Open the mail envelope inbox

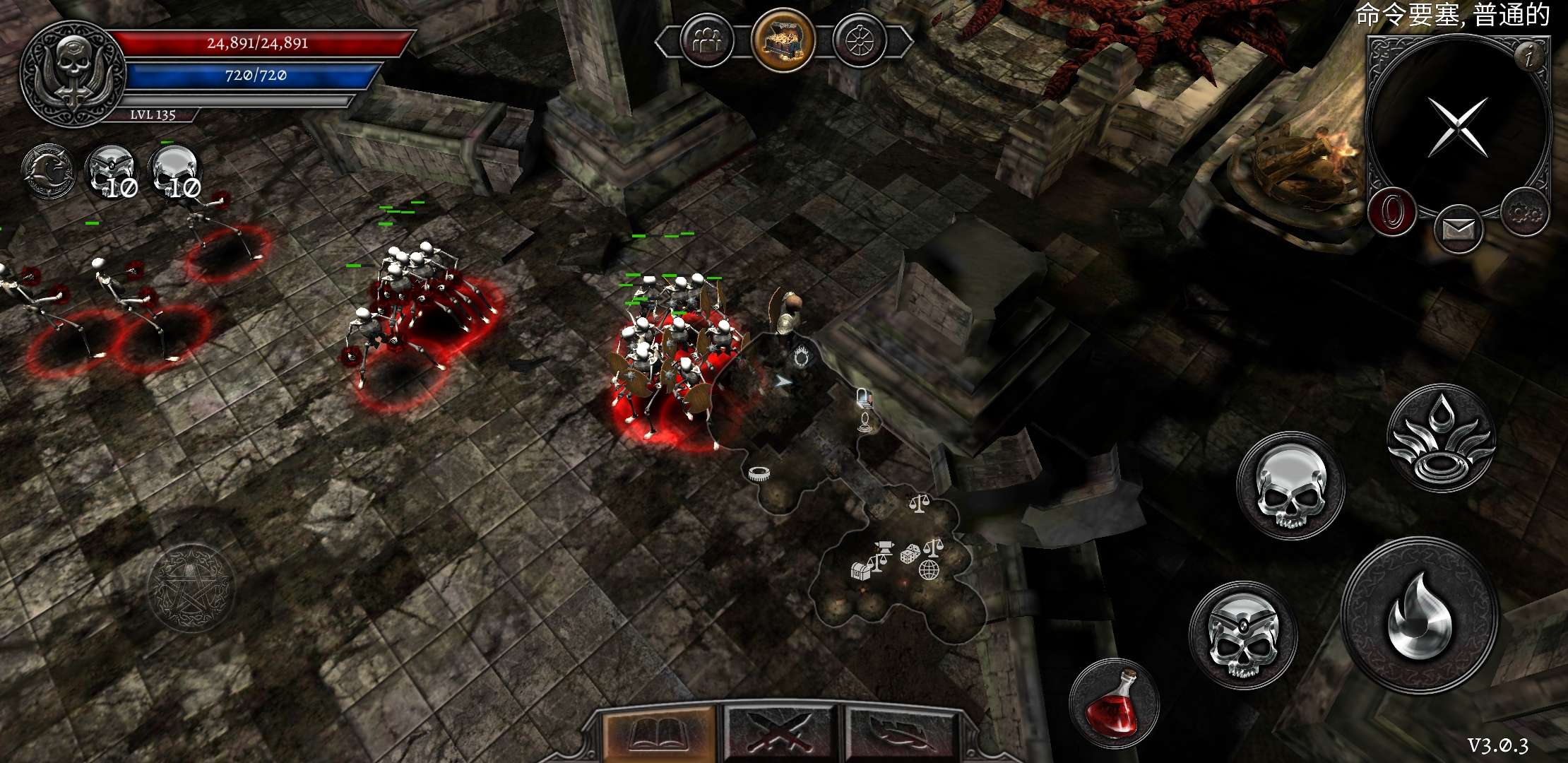(1459, 229)
